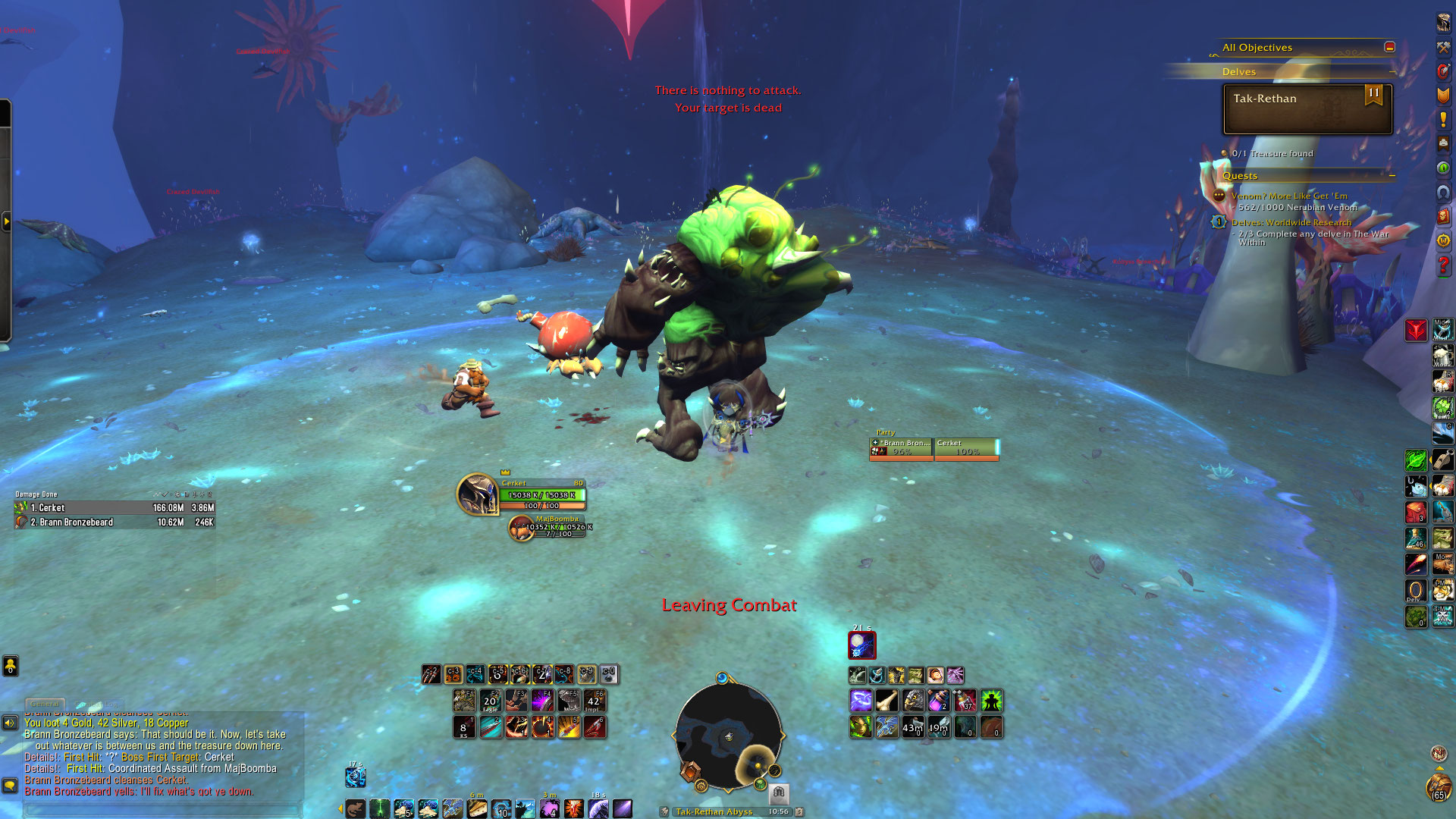The image size is (1456, 819).
Task: Open the red question mark help button
Action: click(1443, 265)
